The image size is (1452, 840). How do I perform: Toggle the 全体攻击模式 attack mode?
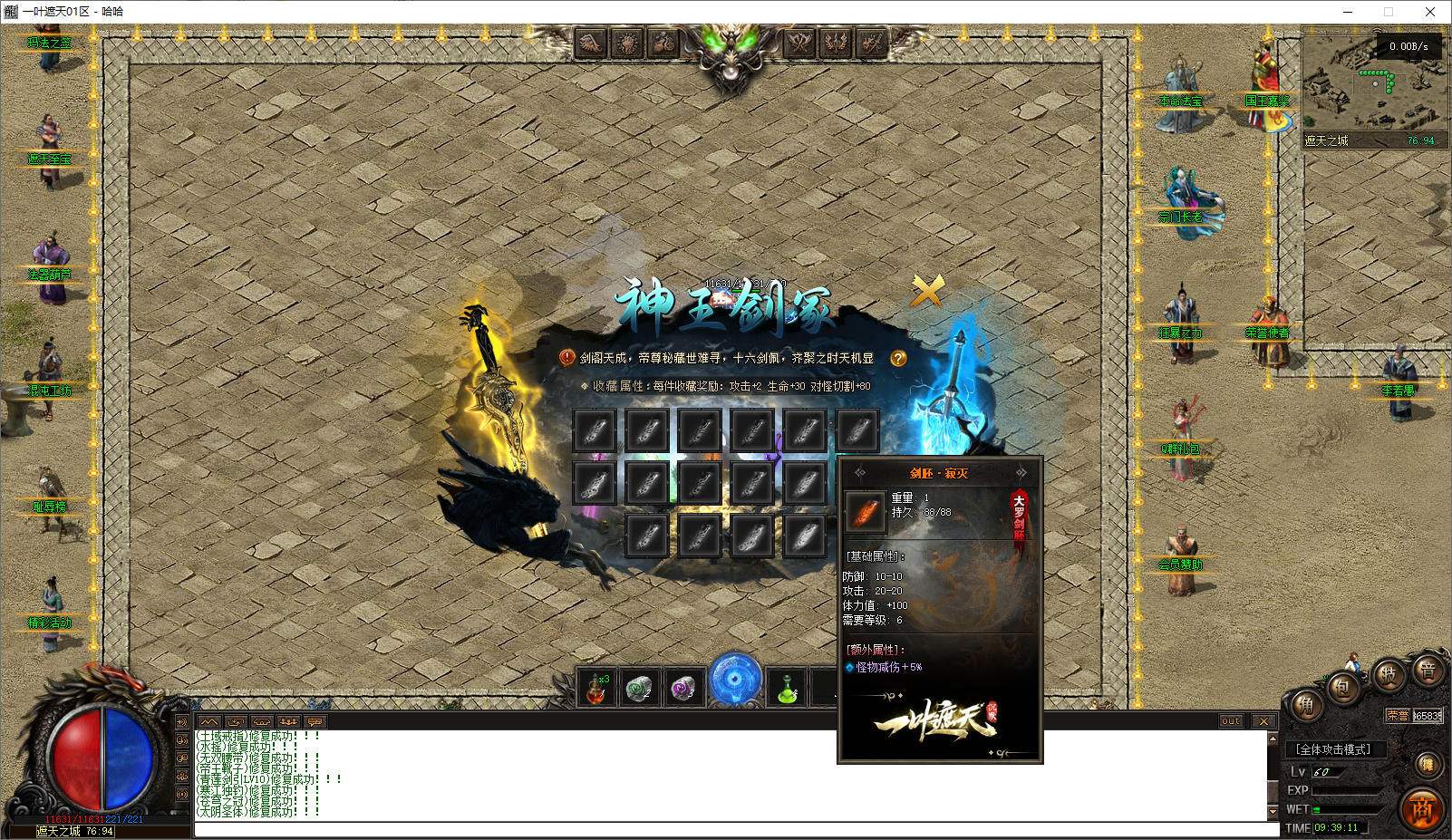[x=1333, y=749]
